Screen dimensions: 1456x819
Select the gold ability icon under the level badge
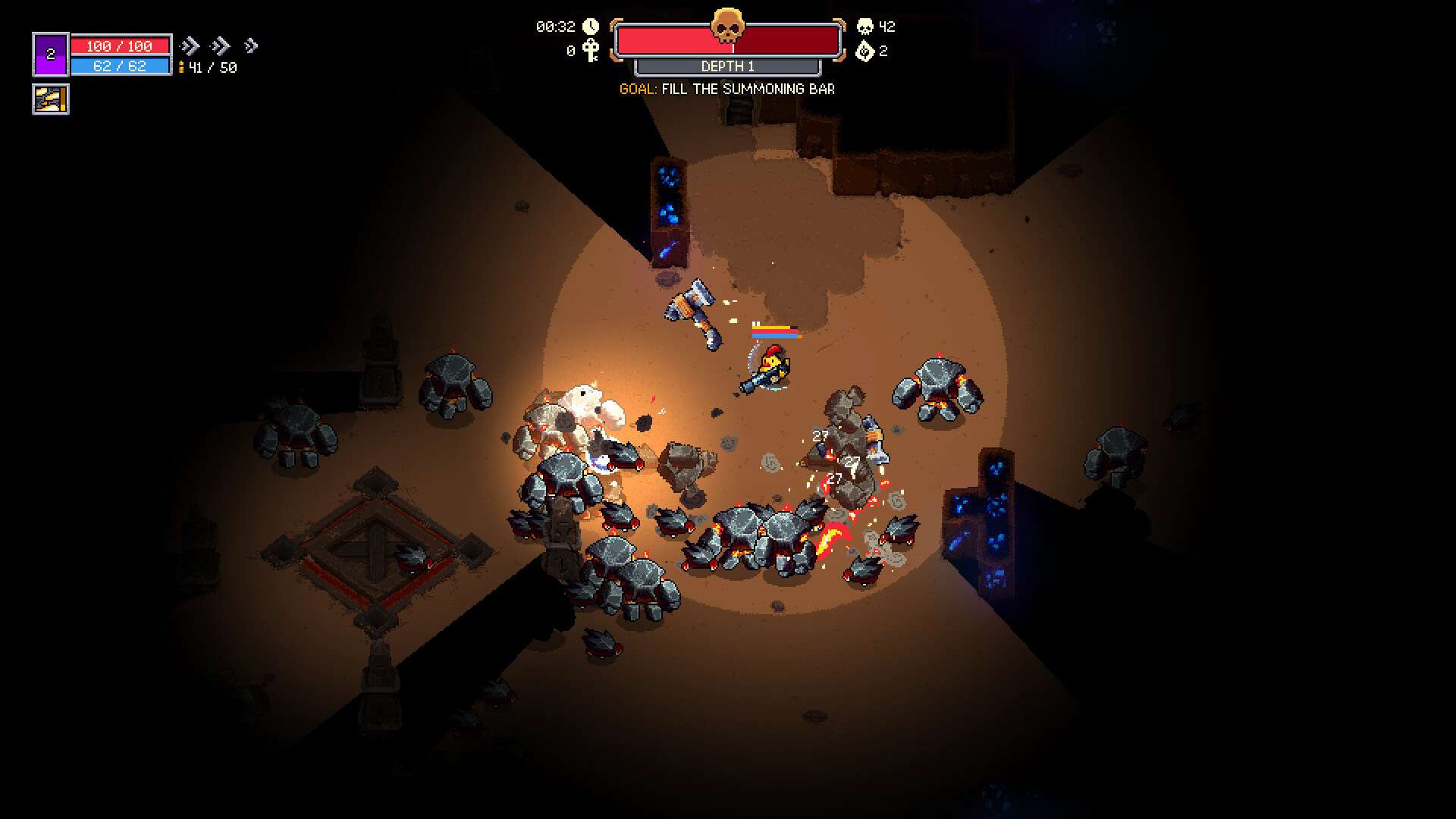(51, 99)
